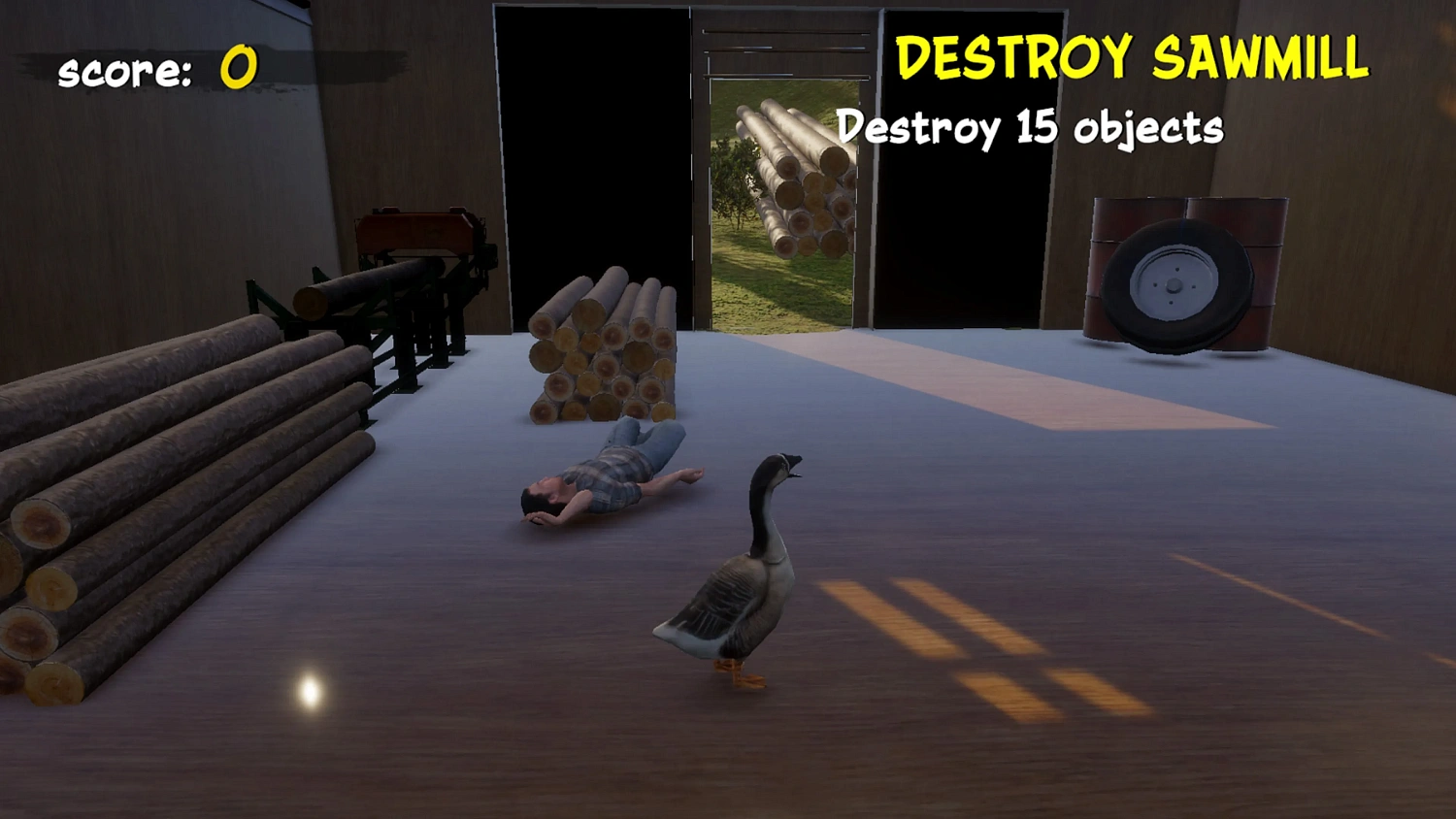Click the DESTROY SAWMILL objective title
1456x819 pixels.
pyautogui.click(x=1132, y=58)
